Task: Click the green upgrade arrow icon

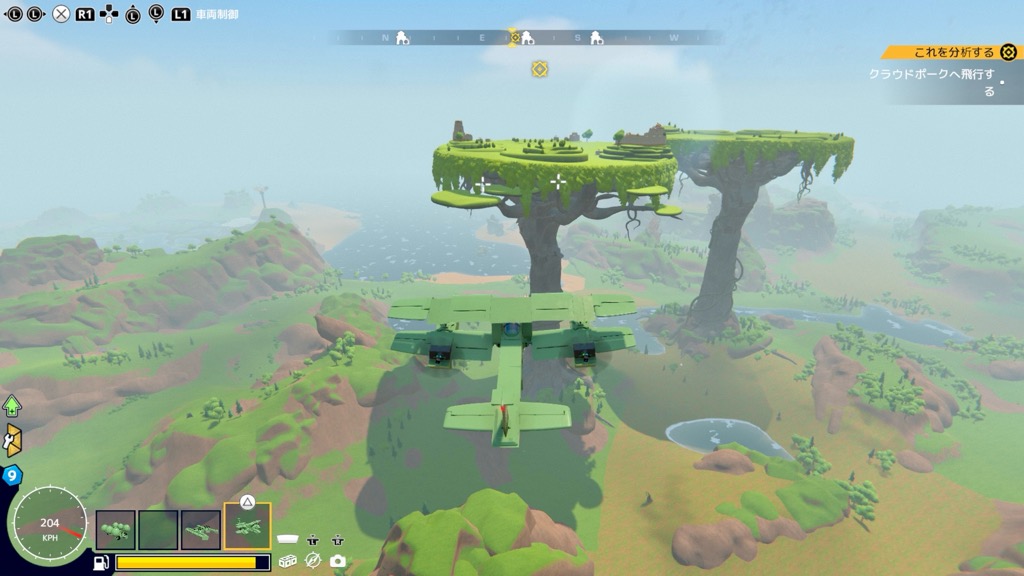Action: [12, 405]
